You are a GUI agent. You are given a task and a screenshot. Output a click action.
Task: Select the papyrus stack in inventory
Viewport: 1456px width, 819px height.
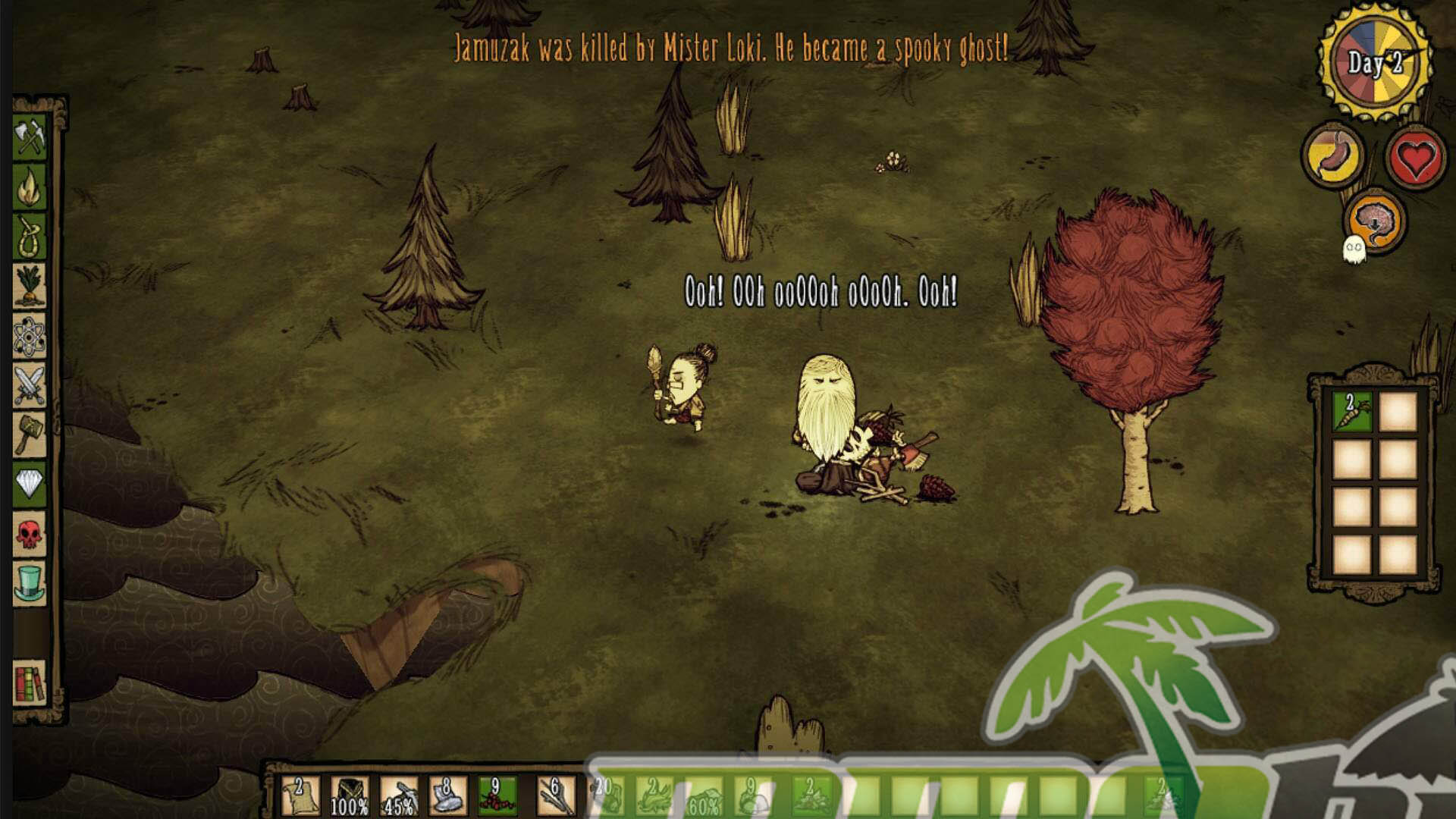[x=300, y=796]
